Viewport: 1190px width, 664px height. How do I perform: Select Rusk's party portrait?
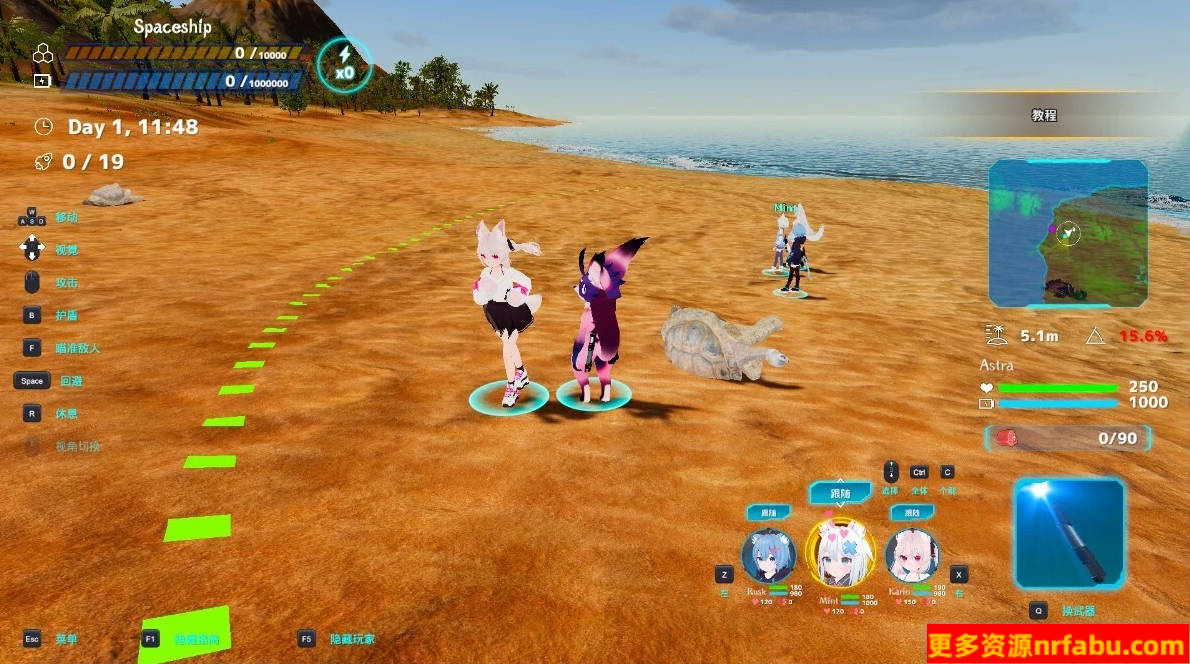click(768, 556)
